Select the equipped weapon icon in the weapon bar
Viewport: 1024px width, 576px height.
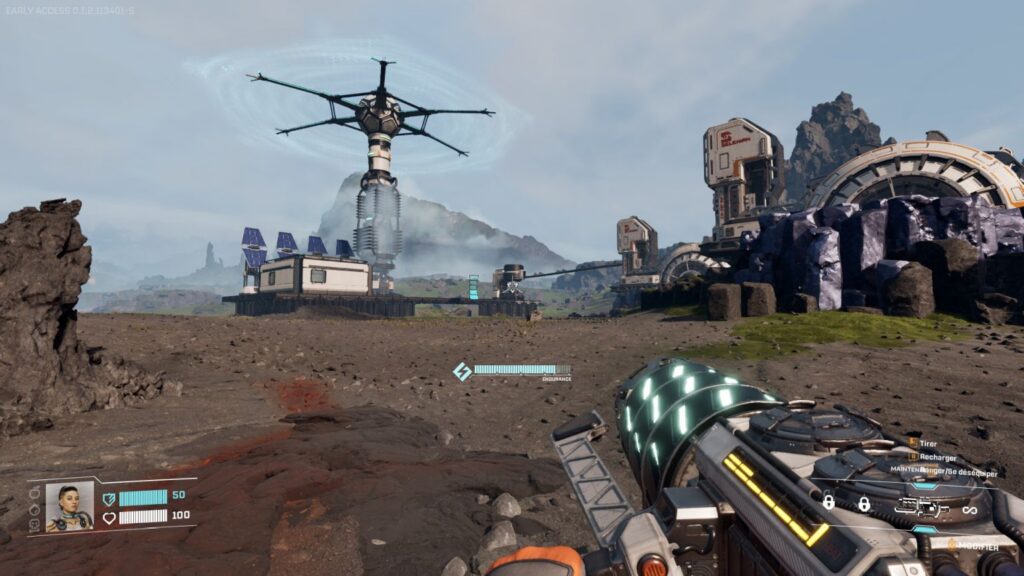(x=921, y=507)
